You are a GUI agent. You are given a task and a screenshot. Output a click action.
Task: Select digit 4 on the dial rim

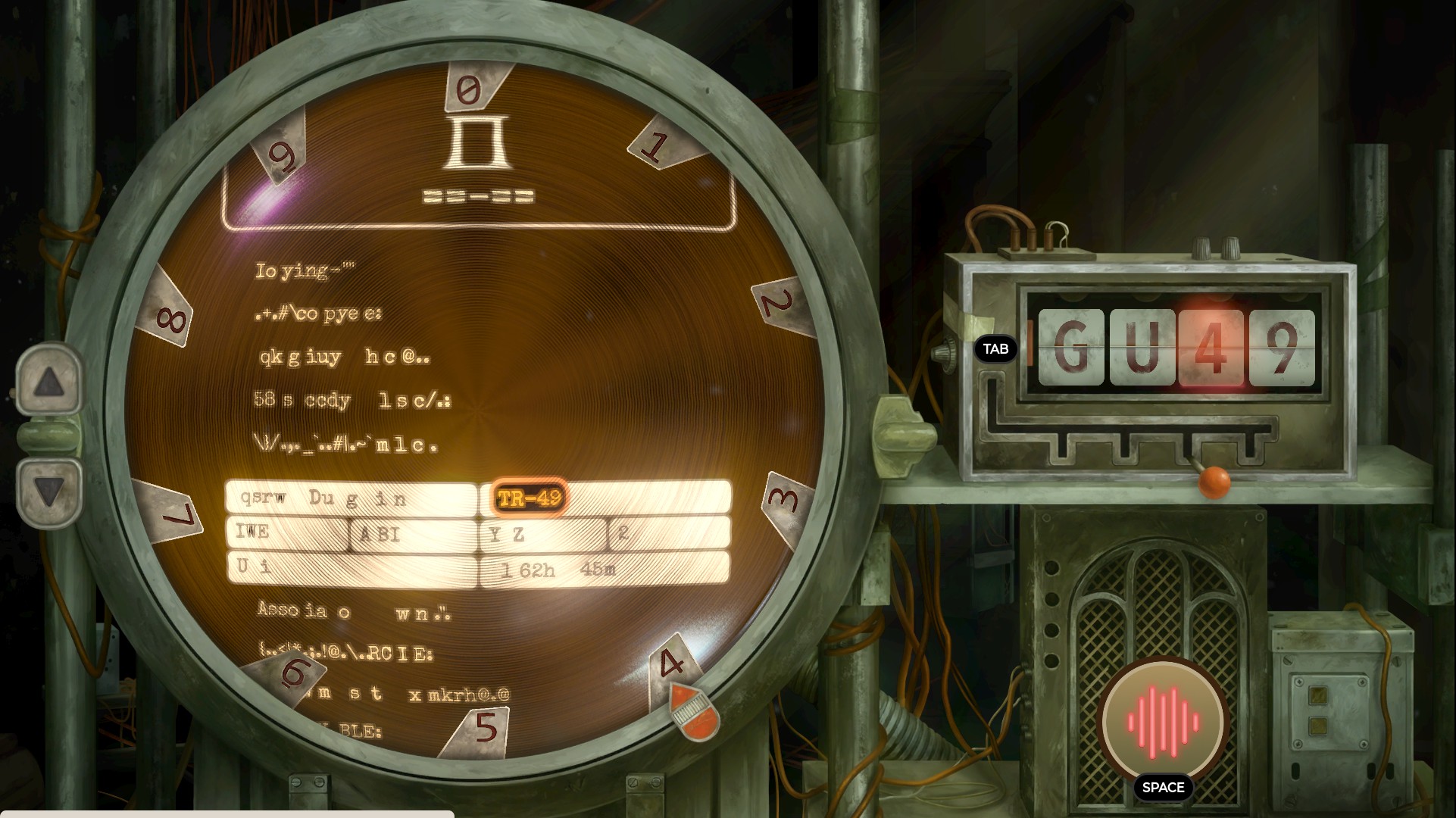[x=673, y=663]
